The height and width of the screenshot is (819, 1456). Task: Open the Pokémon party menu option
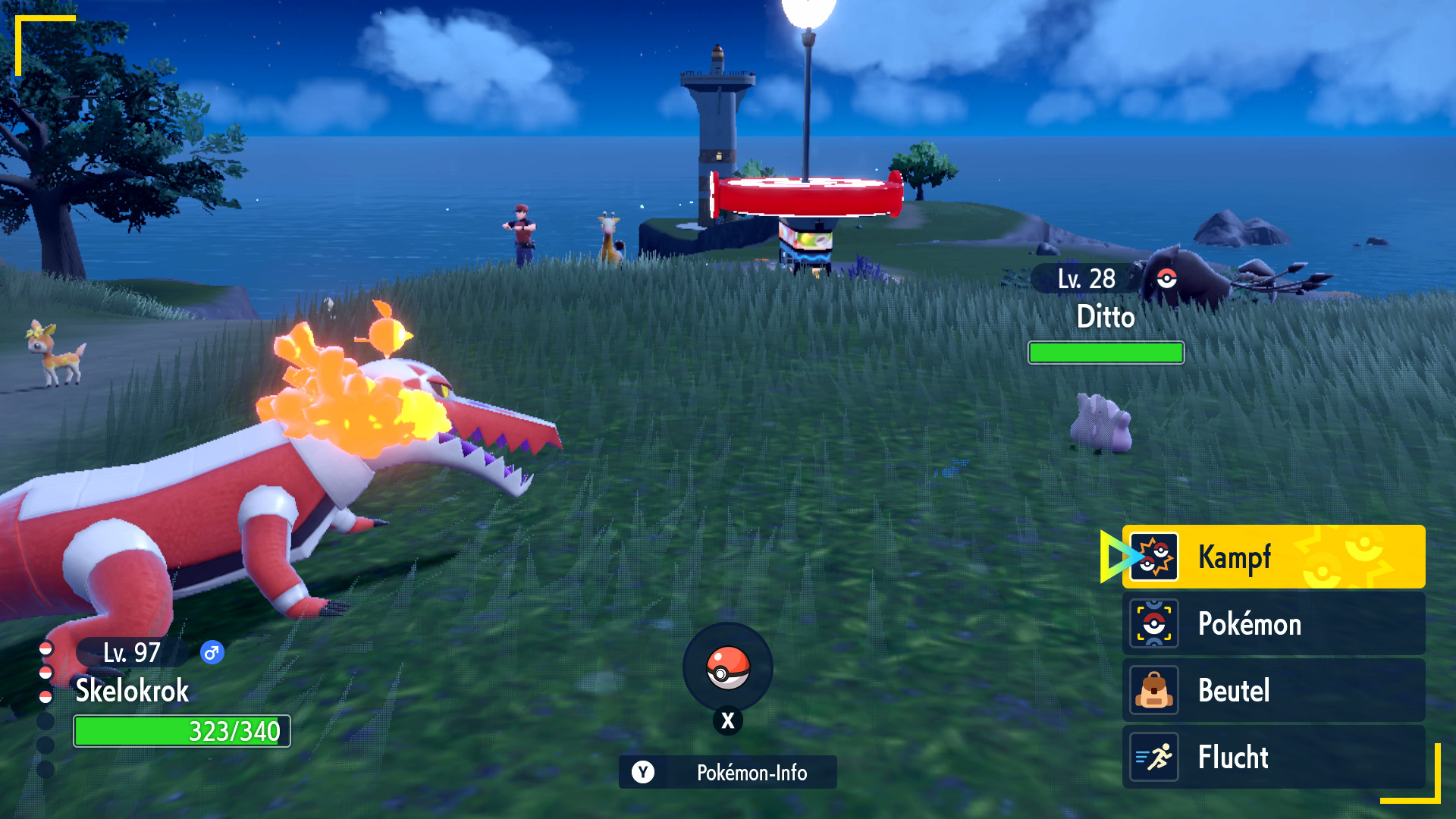1272,623
